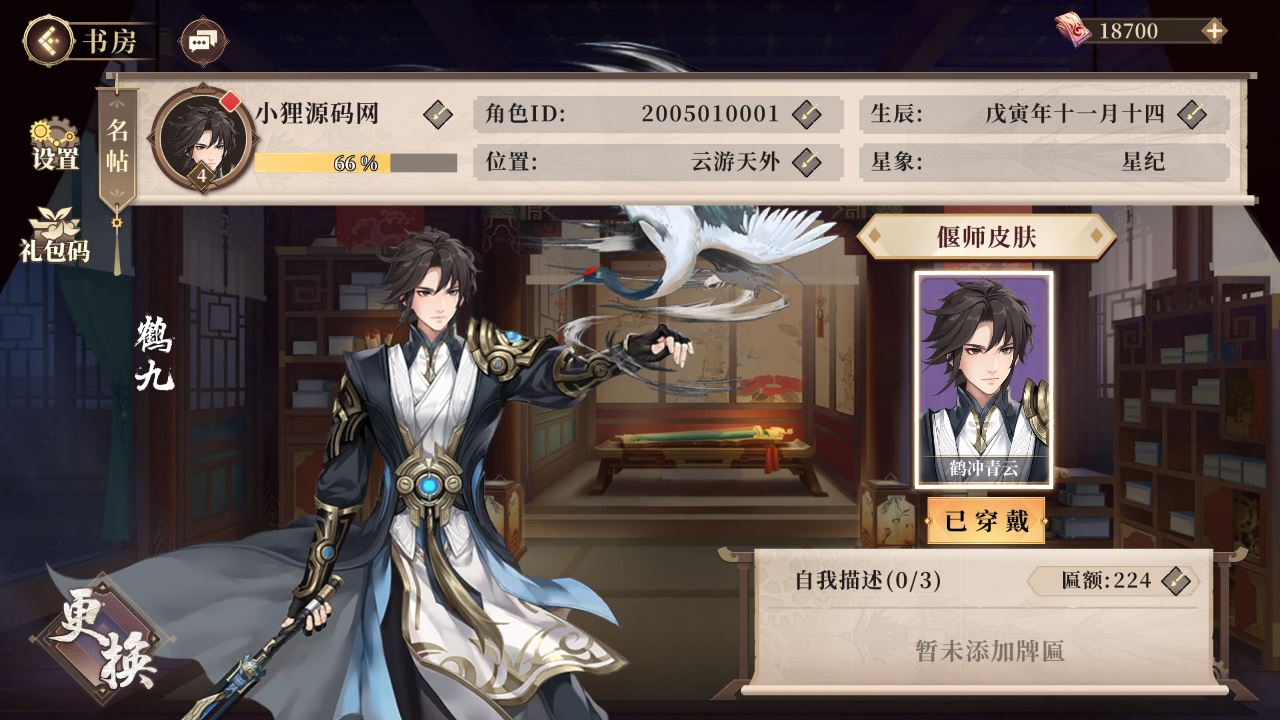The height and width of the screenshot is (720, 1280).
Task: Select the 名帖 tab banner
Action: tap(117, 145)
